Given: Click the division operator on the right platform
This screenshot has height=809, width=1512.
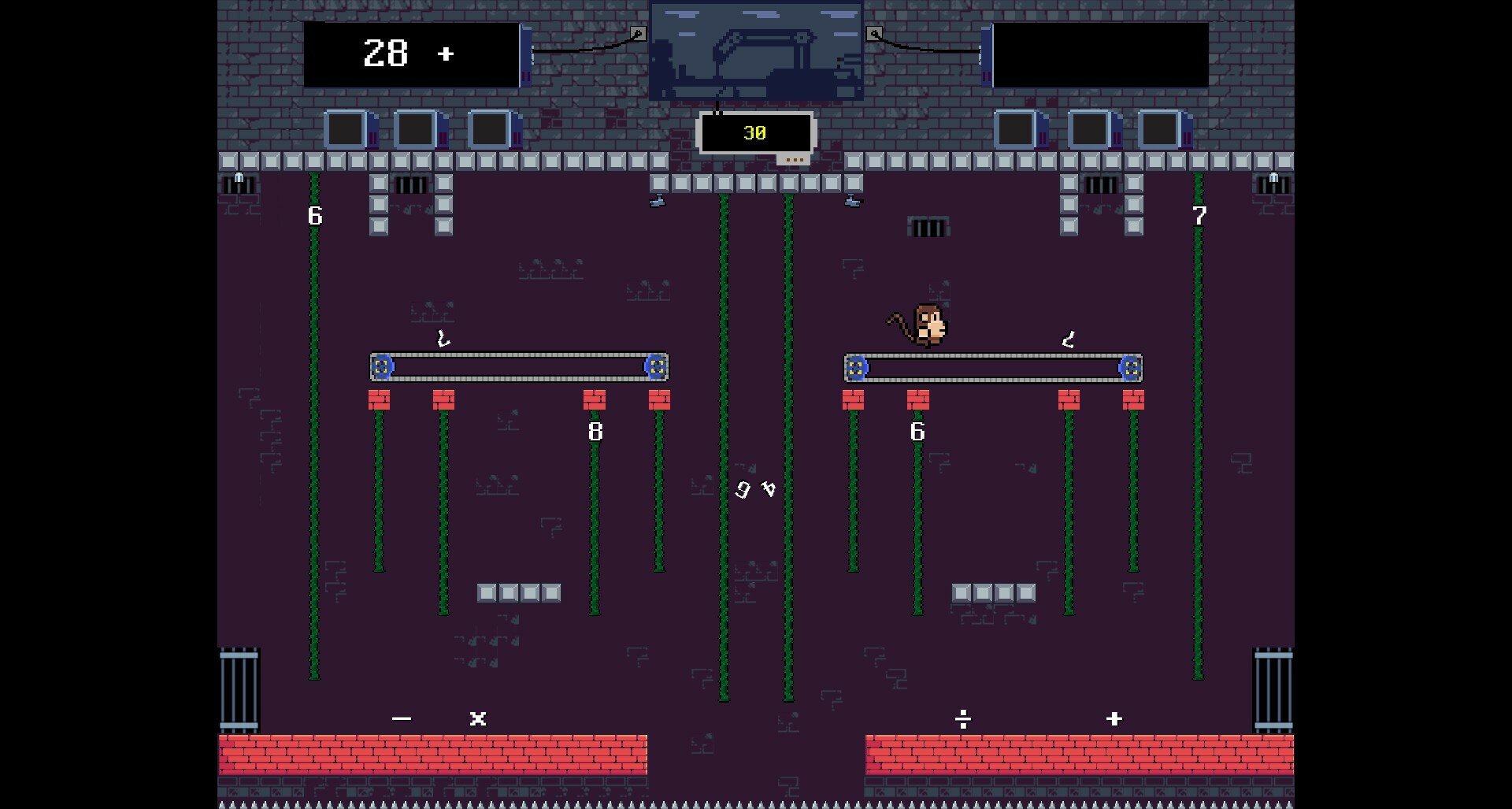Looking at the screenshot, I should tap(963, 718).
